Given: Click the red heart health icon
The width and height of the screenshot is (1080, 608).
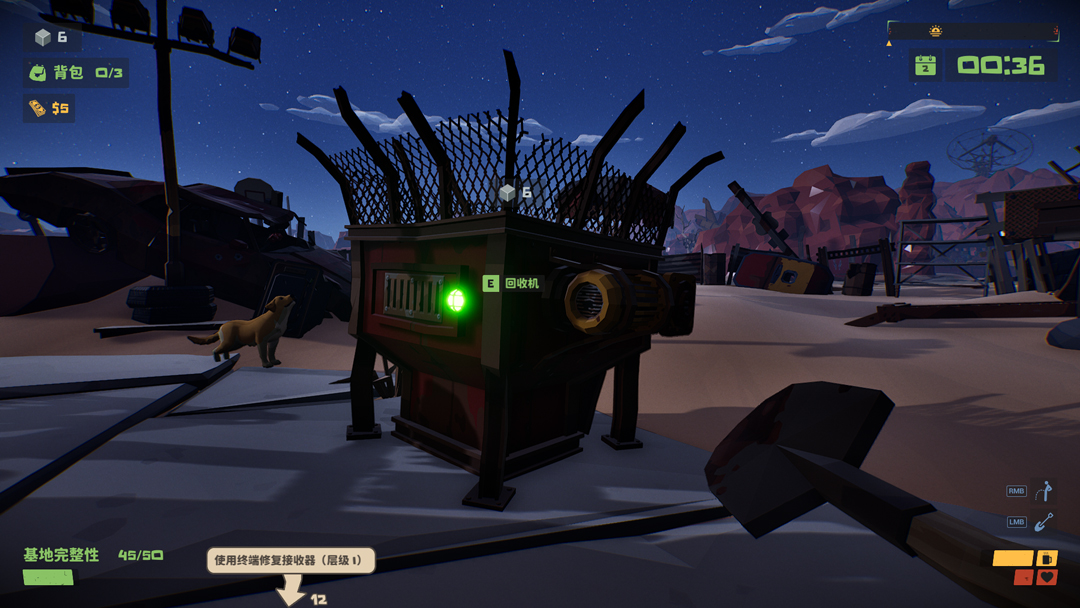Looking at the screenshot, I should pos(1046,577).
